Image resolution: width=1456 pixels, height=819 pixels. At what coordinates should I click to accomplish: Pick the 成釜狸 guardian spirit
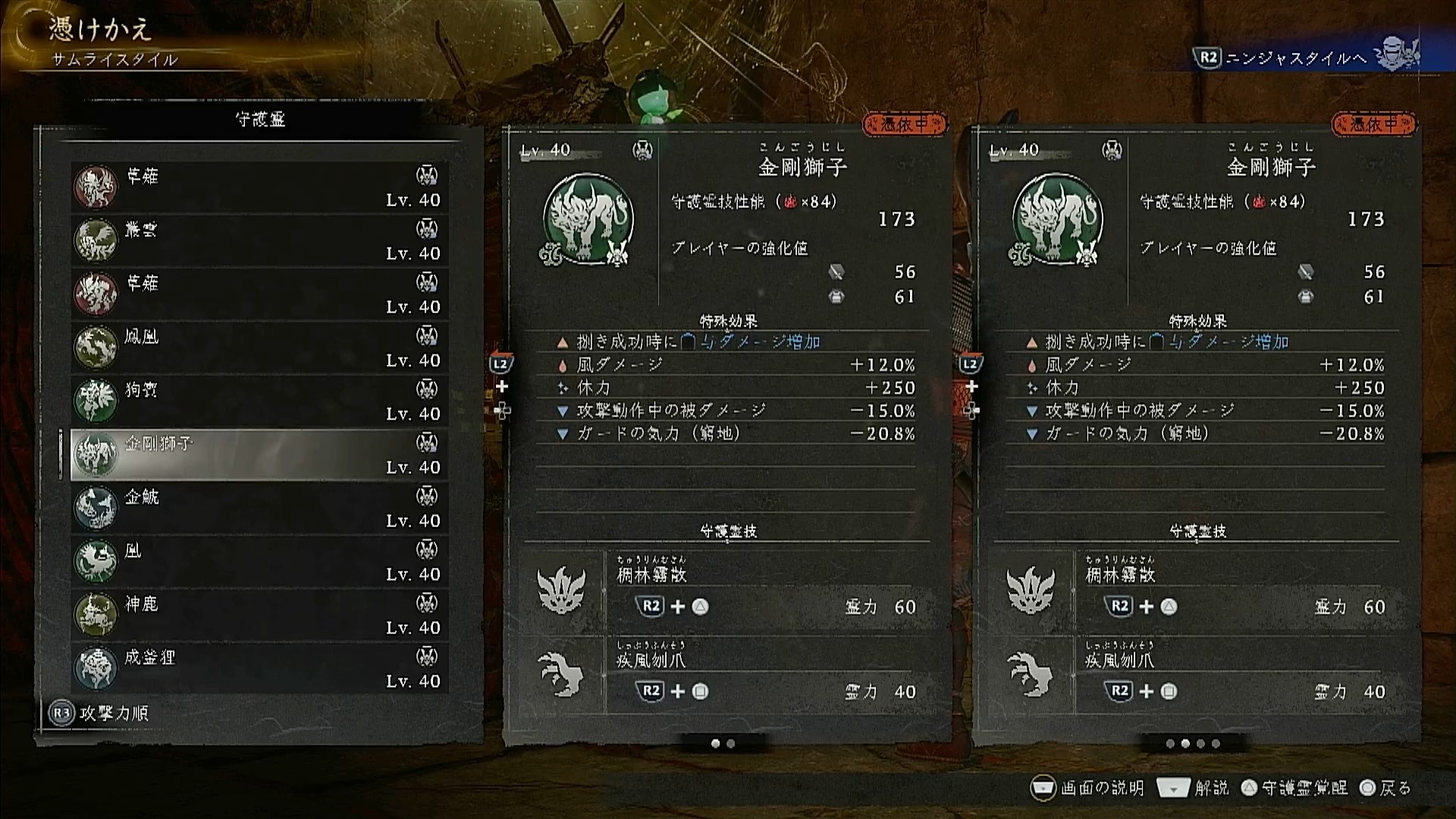point(259,668)
